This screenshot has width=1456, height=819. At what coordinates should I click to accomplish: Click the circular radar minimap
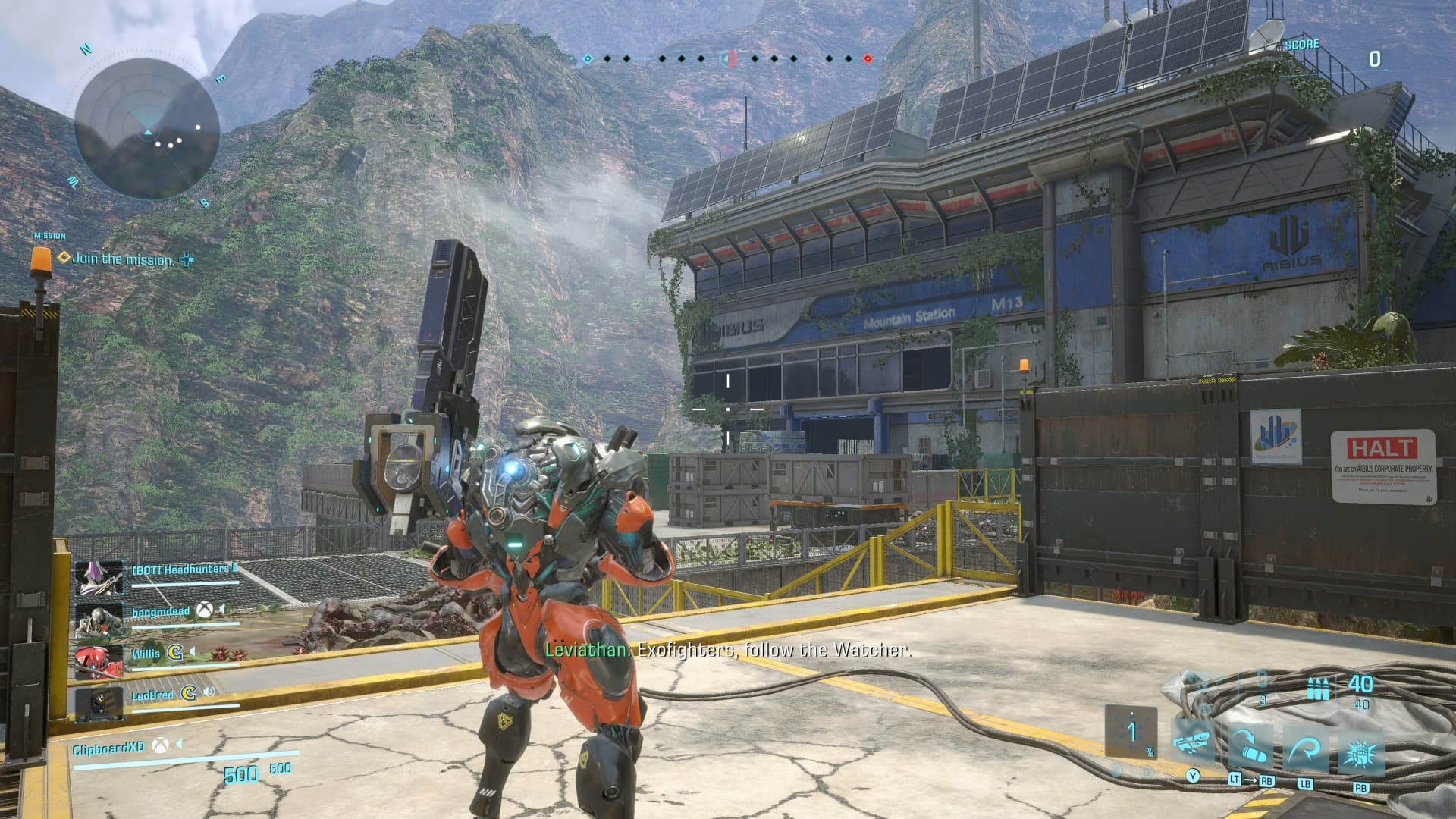tap(146, 127)
